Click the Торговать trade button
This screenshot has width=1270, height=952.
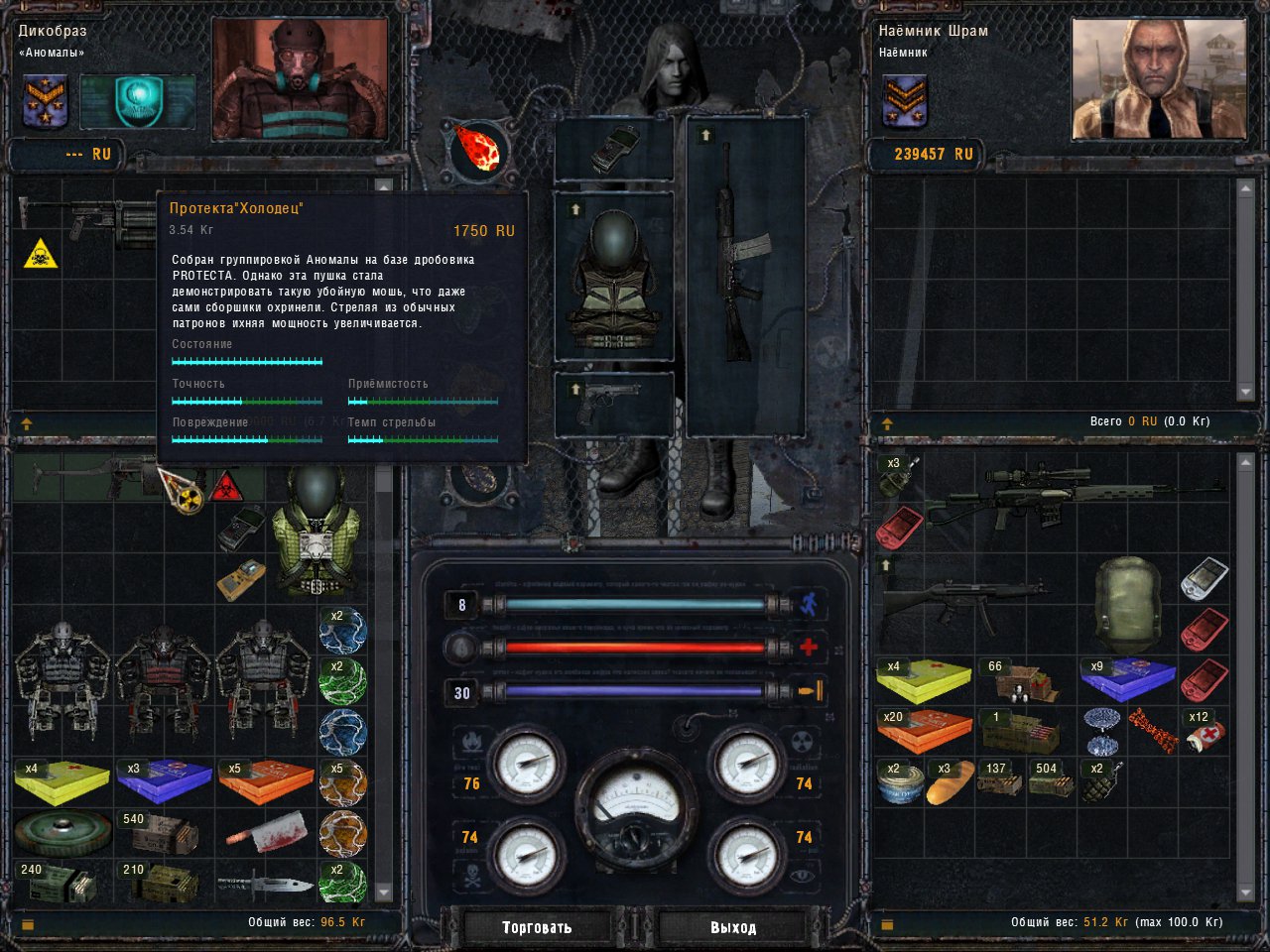click(x=537, y=927)
